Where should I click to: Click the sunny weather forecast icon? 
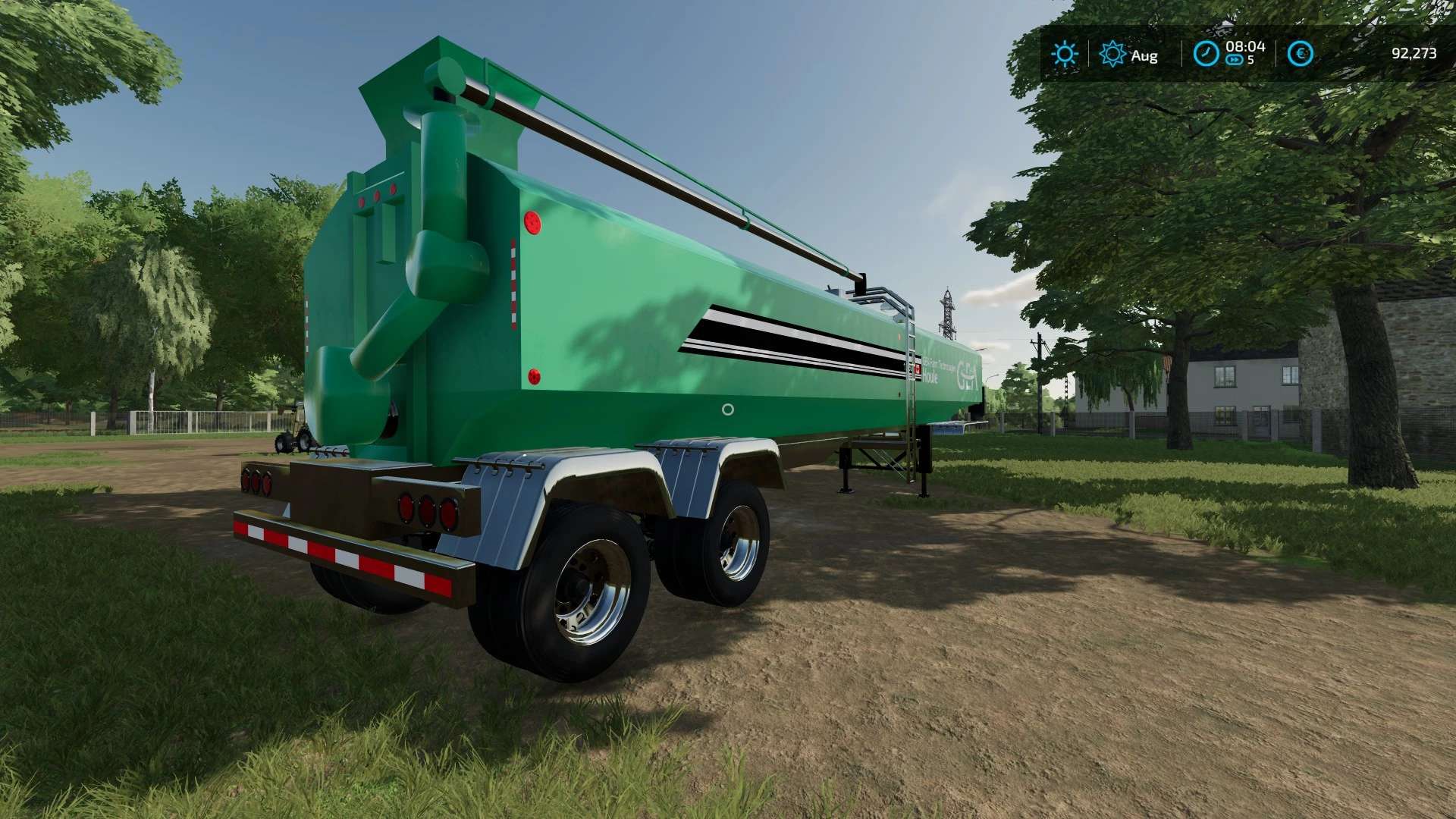pyautogui.click(x=1064, y=54)
